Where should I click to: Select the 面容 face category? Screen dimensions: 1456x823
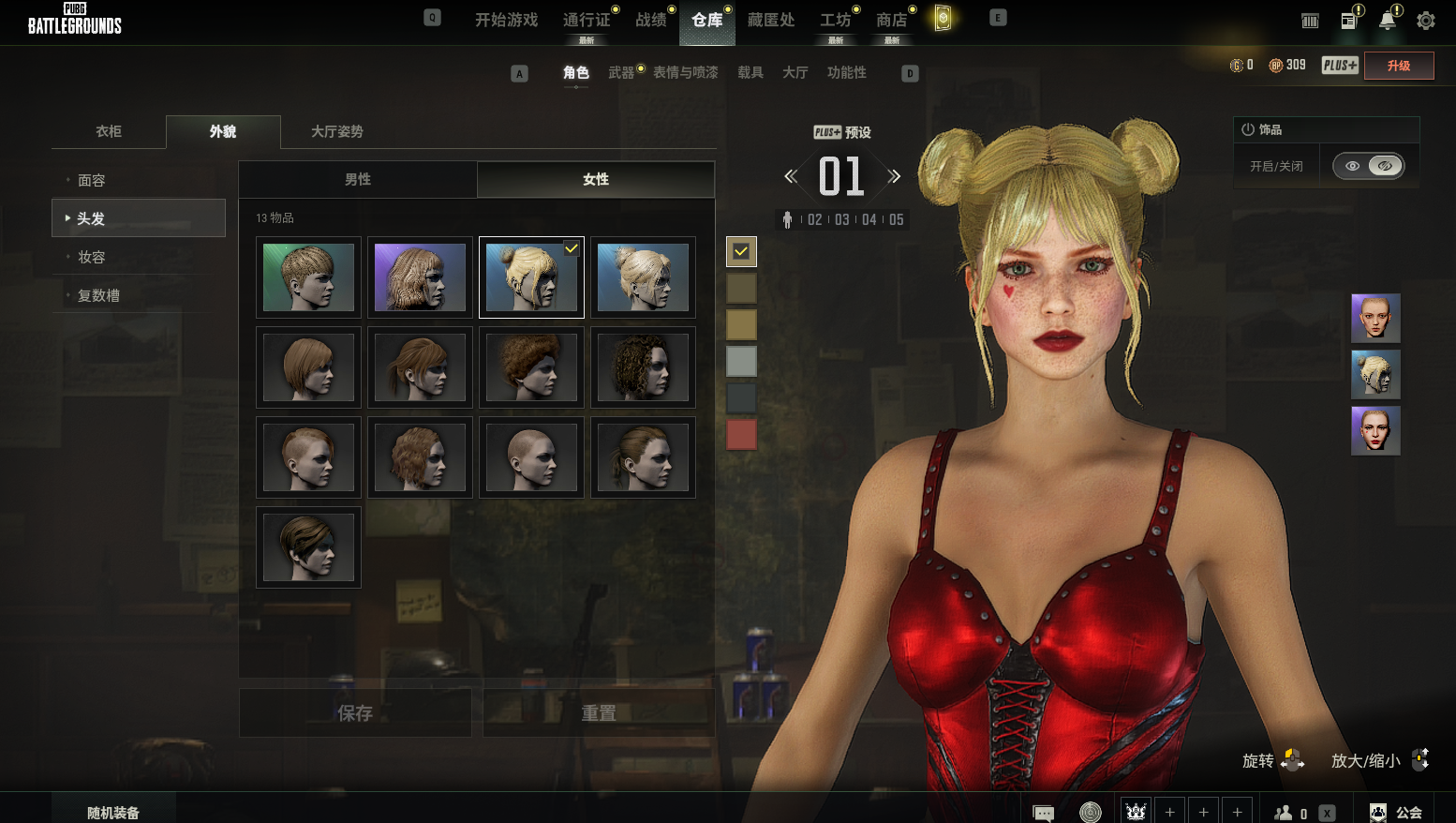(92, 180)
